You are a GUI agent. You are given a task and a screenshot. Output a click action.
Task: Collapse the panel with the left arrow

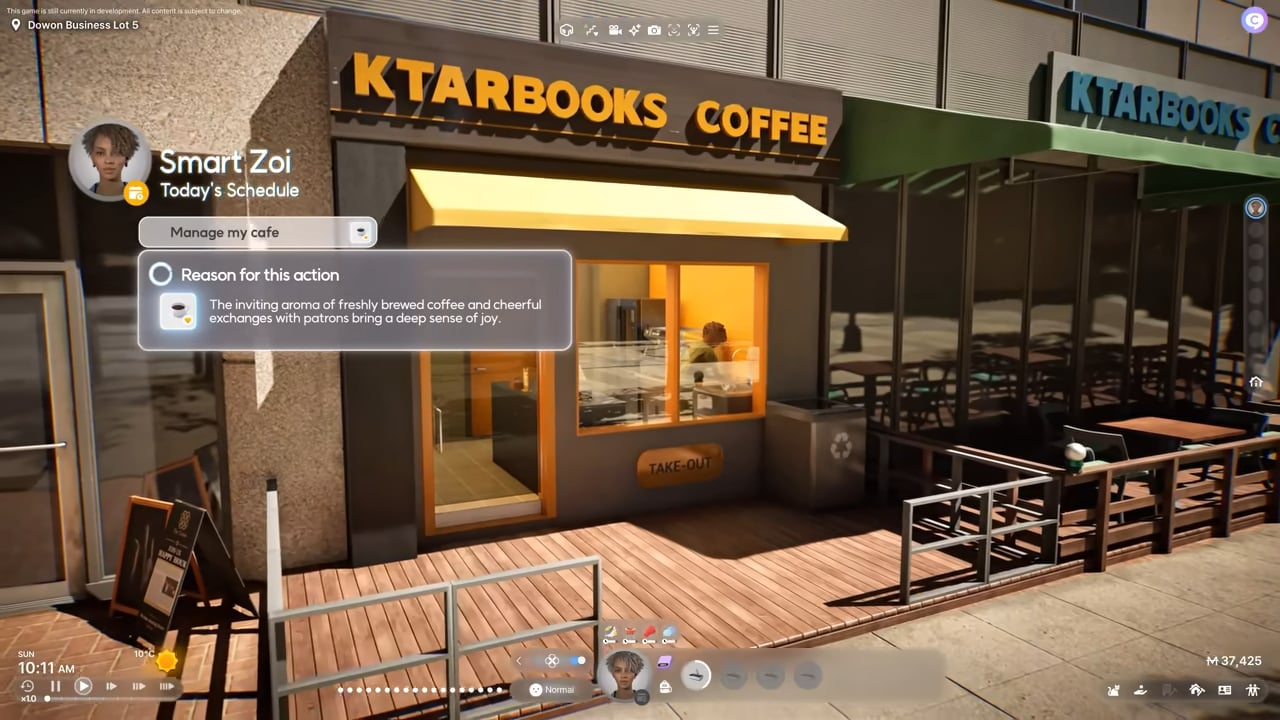coord(519,661)
